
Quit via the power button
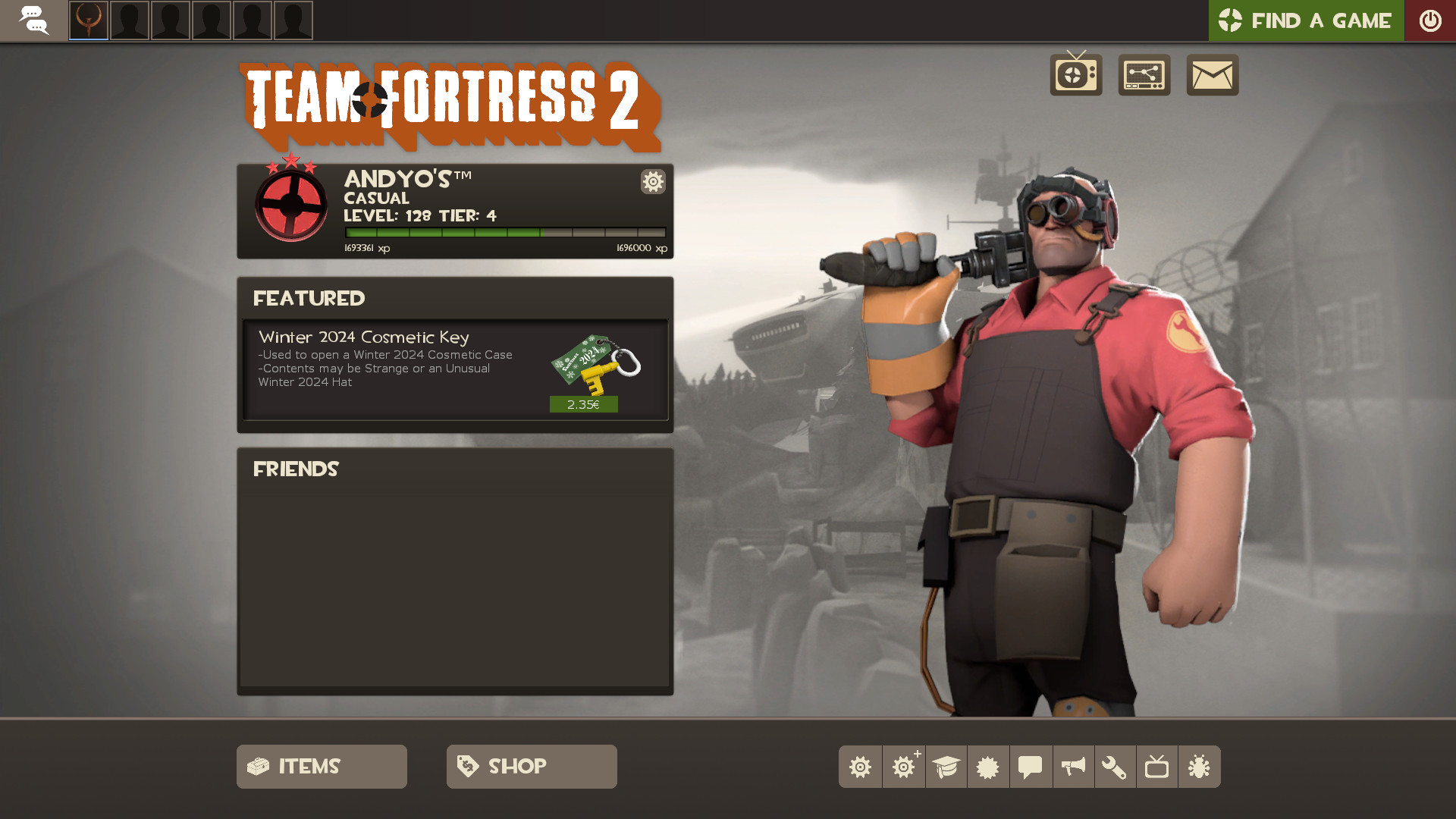(1430, 20)
